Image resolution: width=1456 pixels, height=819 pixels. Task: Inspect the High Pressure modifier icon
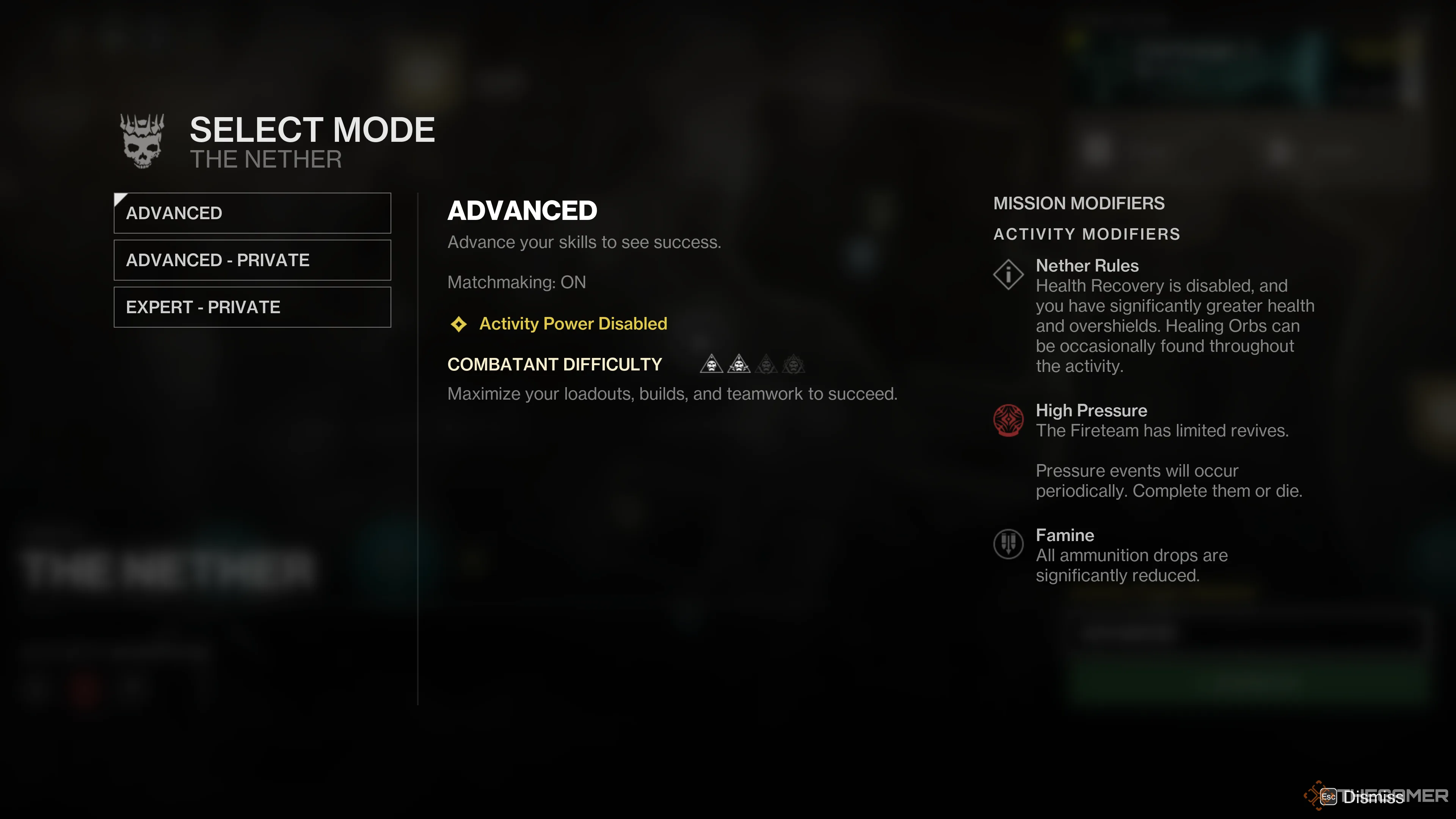(x=1008, y=420)
